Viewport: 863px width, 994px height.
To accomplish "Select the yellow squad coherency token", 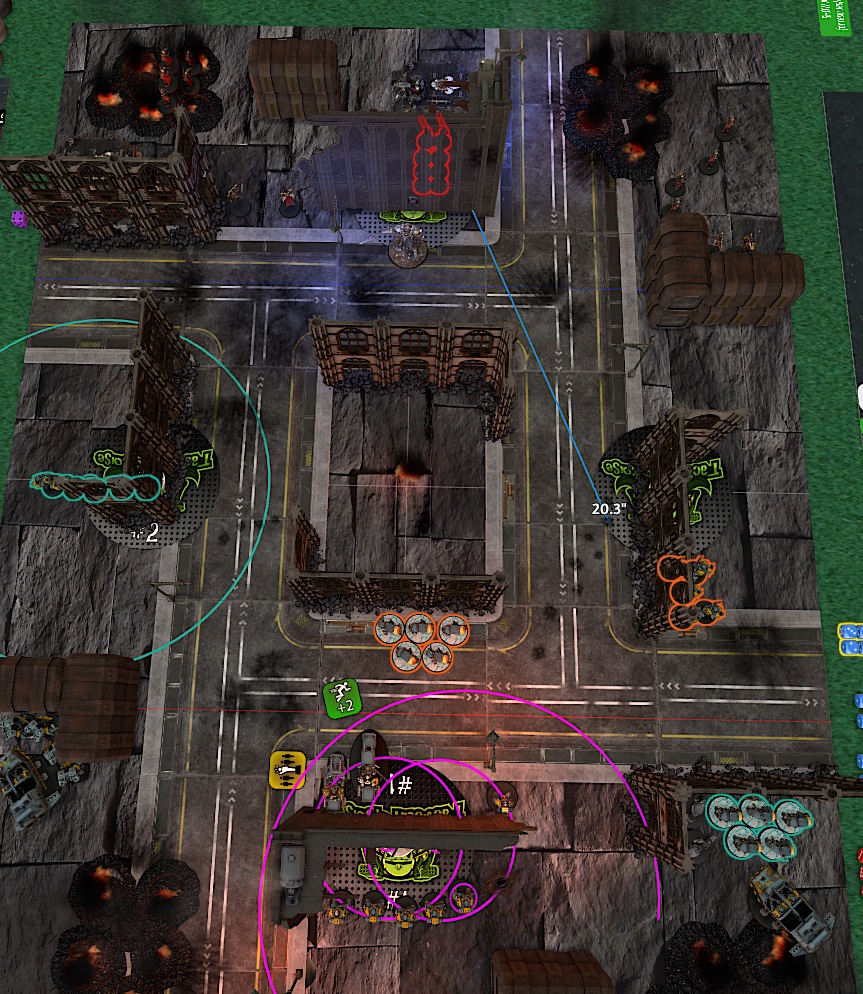I will (x=287, y=770).
